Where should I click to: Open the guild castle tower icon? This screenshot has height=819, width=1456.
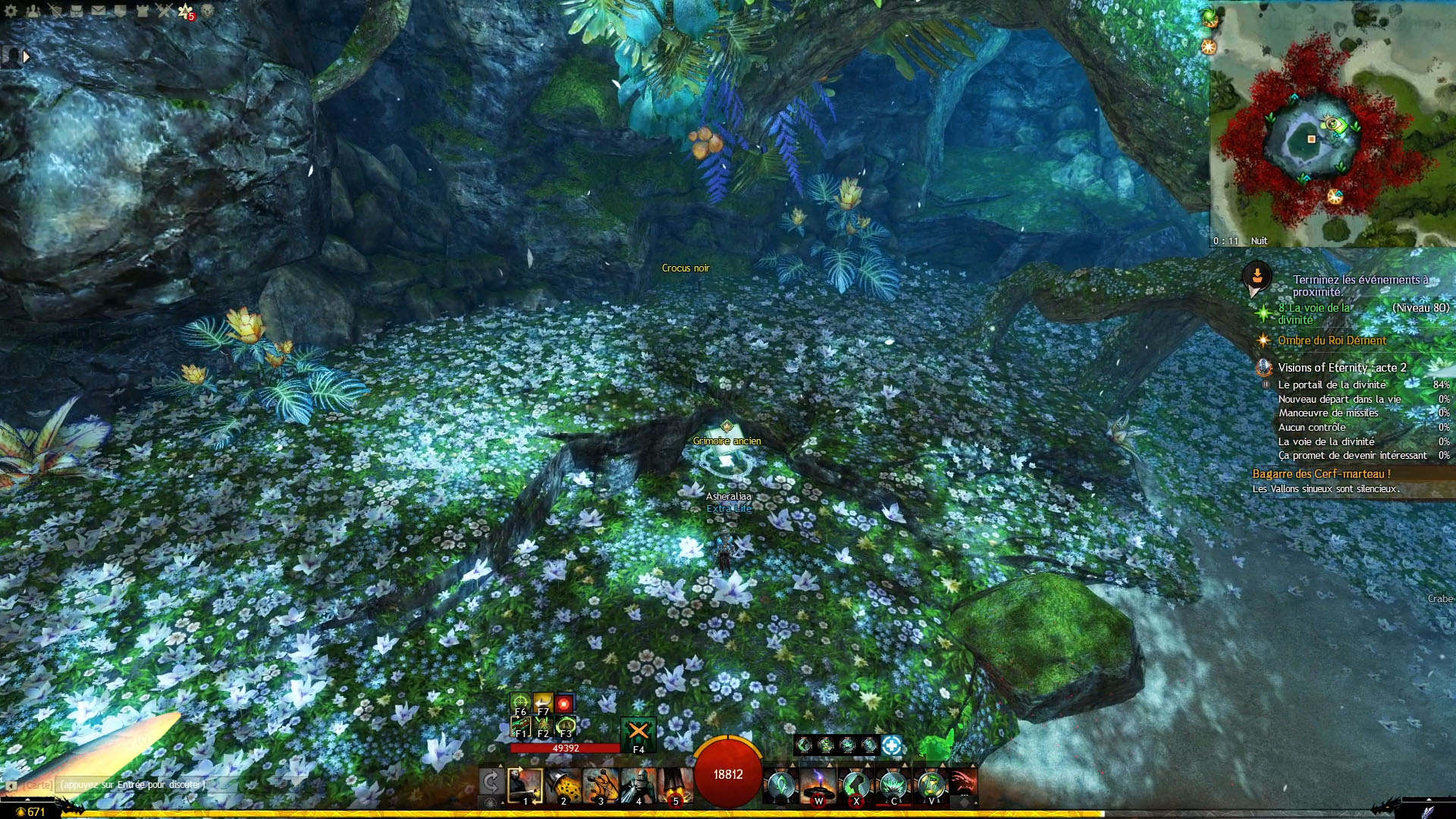tap(142, 11)
